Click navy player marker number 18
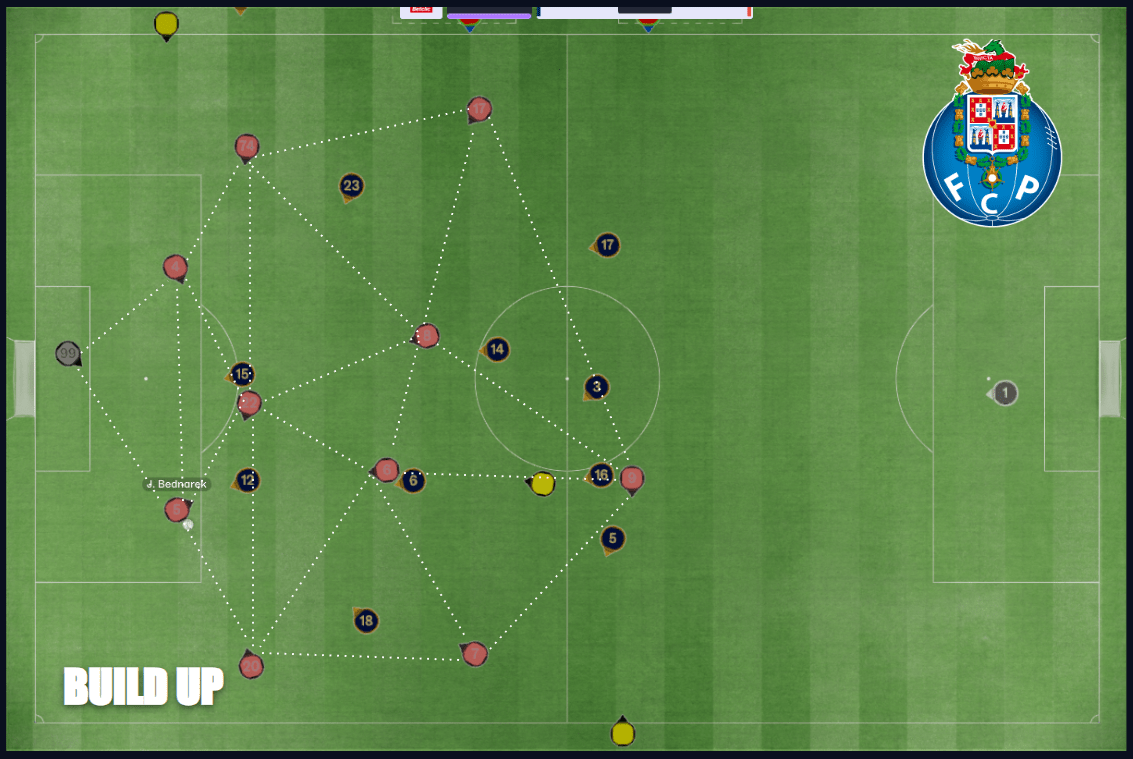Screen dimensions: 1133x759 [x=366, y=621]
